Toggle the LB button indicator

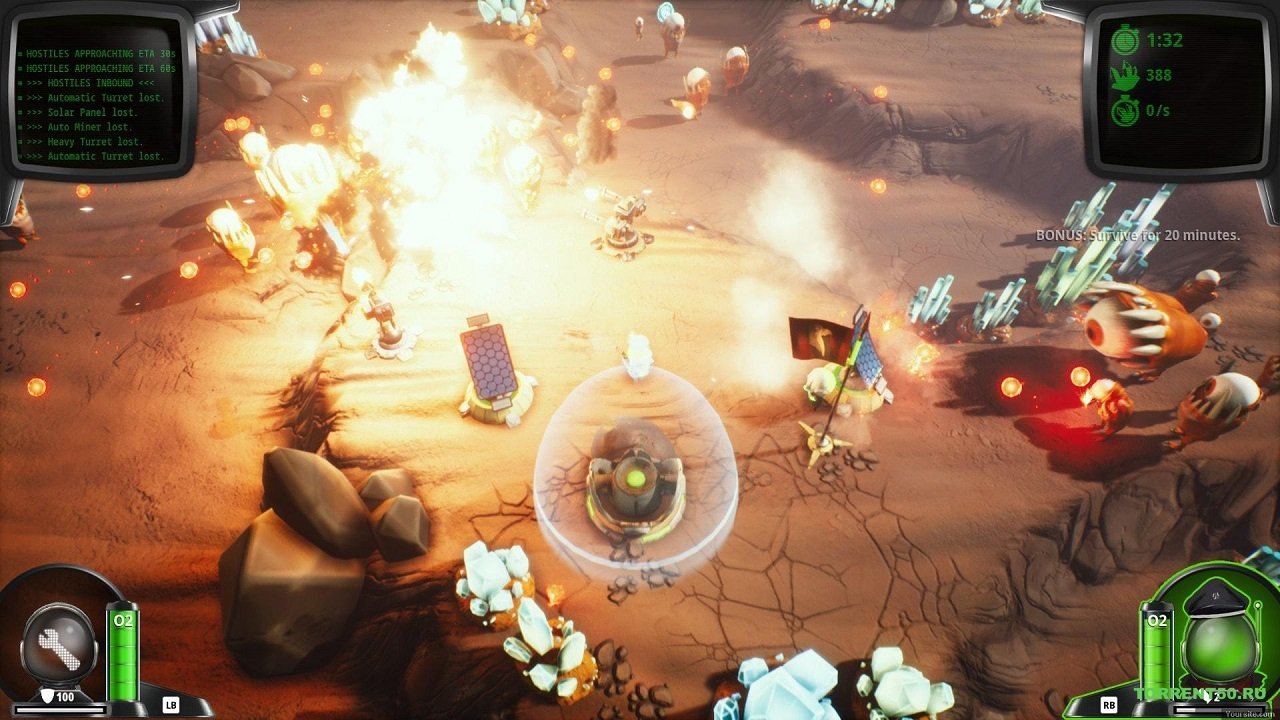[x=171, y=705]
